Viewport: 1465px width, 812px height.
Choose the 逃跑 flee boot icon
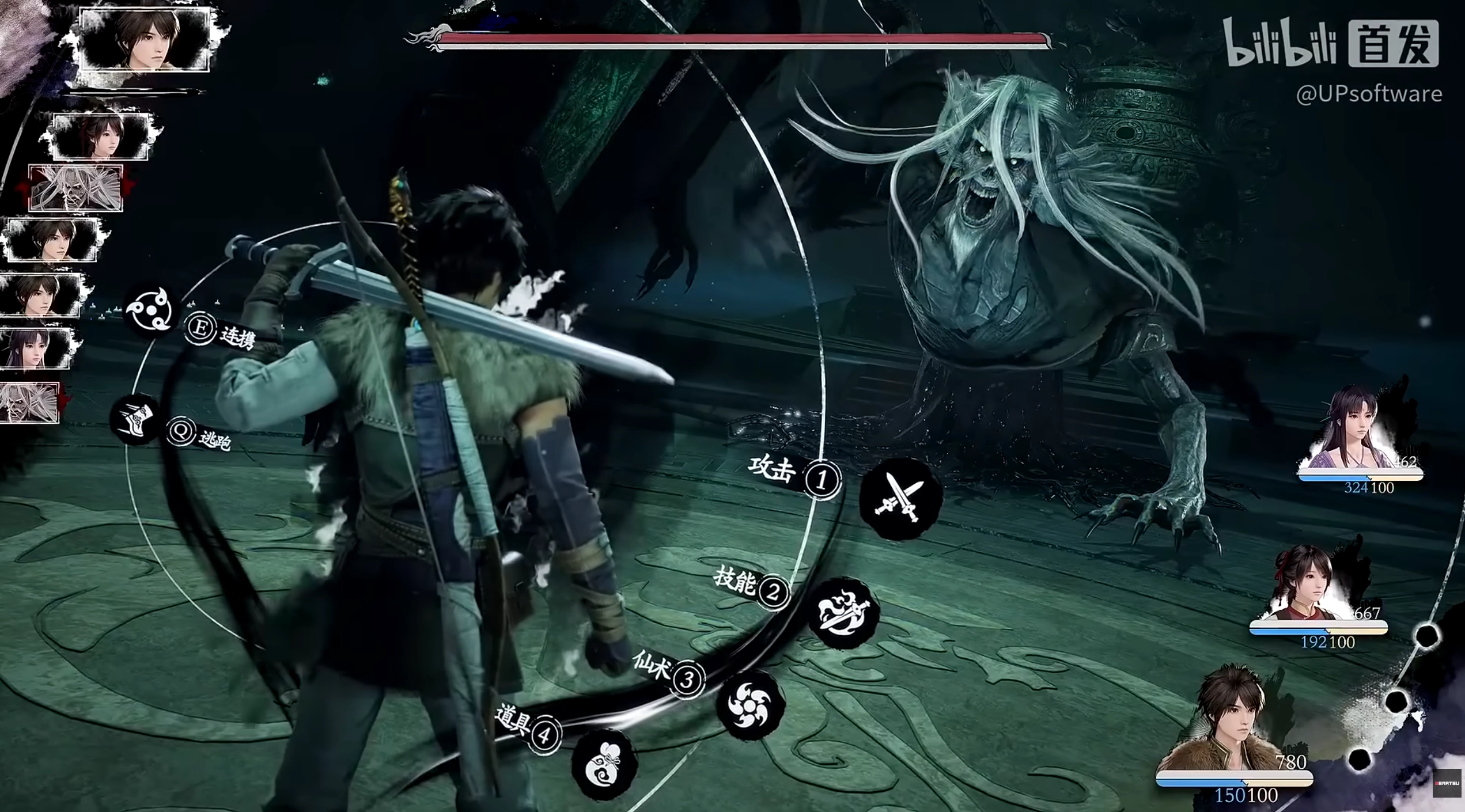pyautogui.click(x=136, y=419)
